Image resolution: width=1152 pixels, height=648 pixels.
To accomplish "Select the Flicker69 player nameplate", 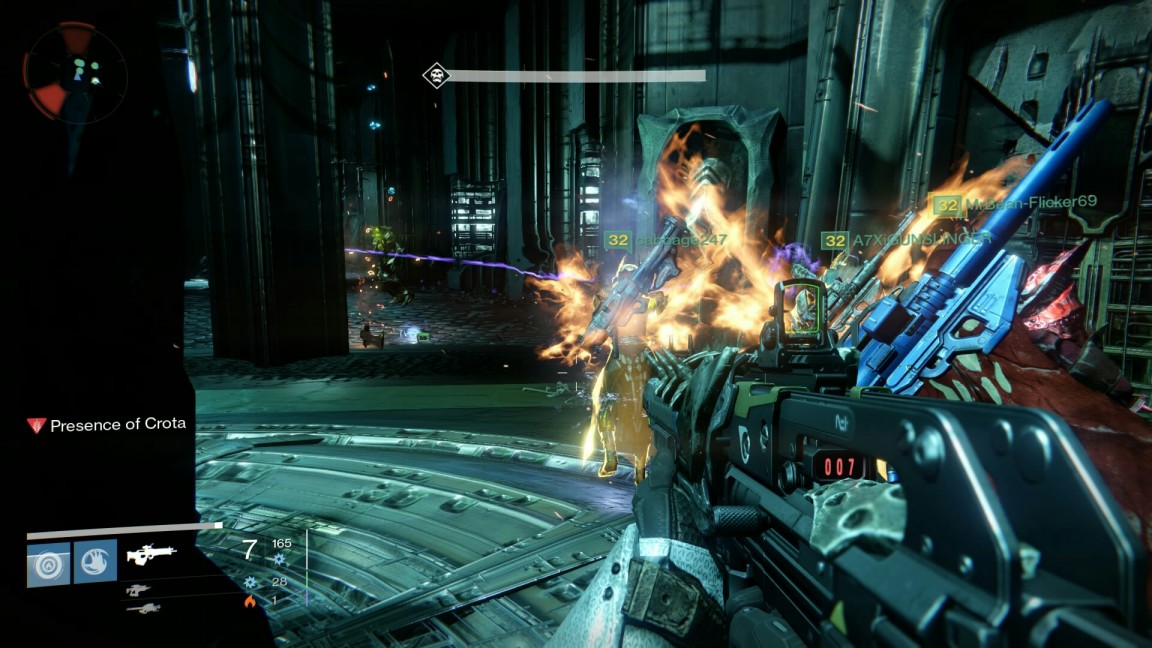I will pyautogui.click(x=1015, y=203).
